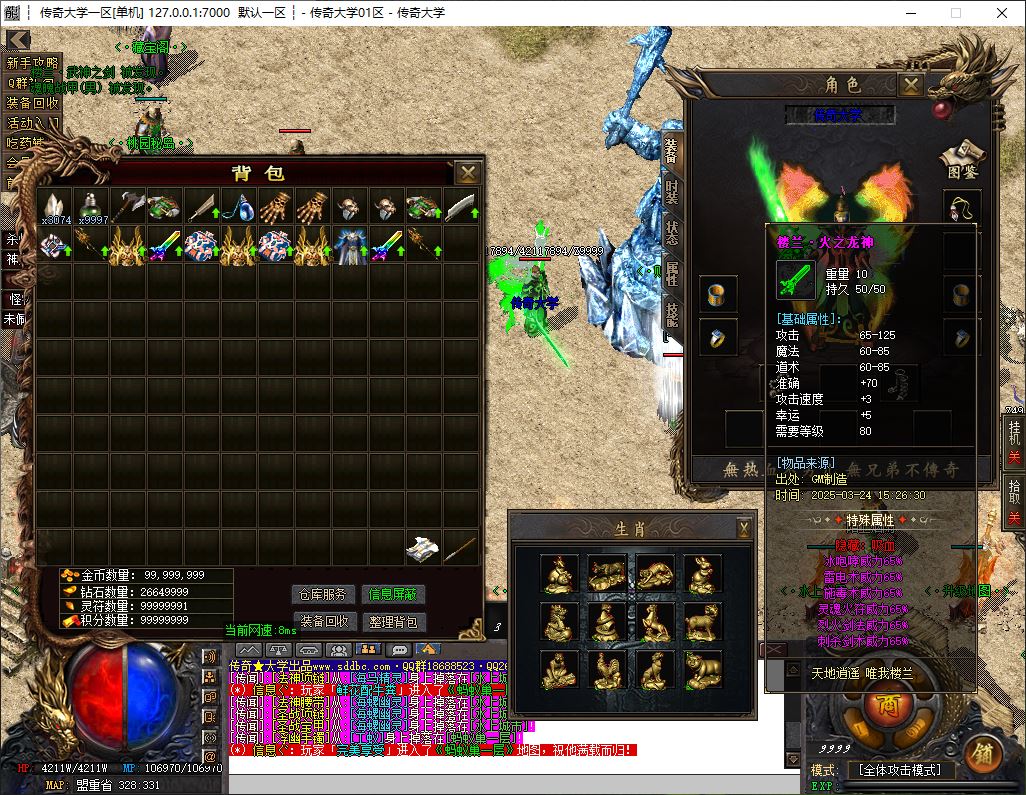This screenshot has height=795, width=1026.
Task: Close the 生肖 zodiac window
Action: coord(744,527)
